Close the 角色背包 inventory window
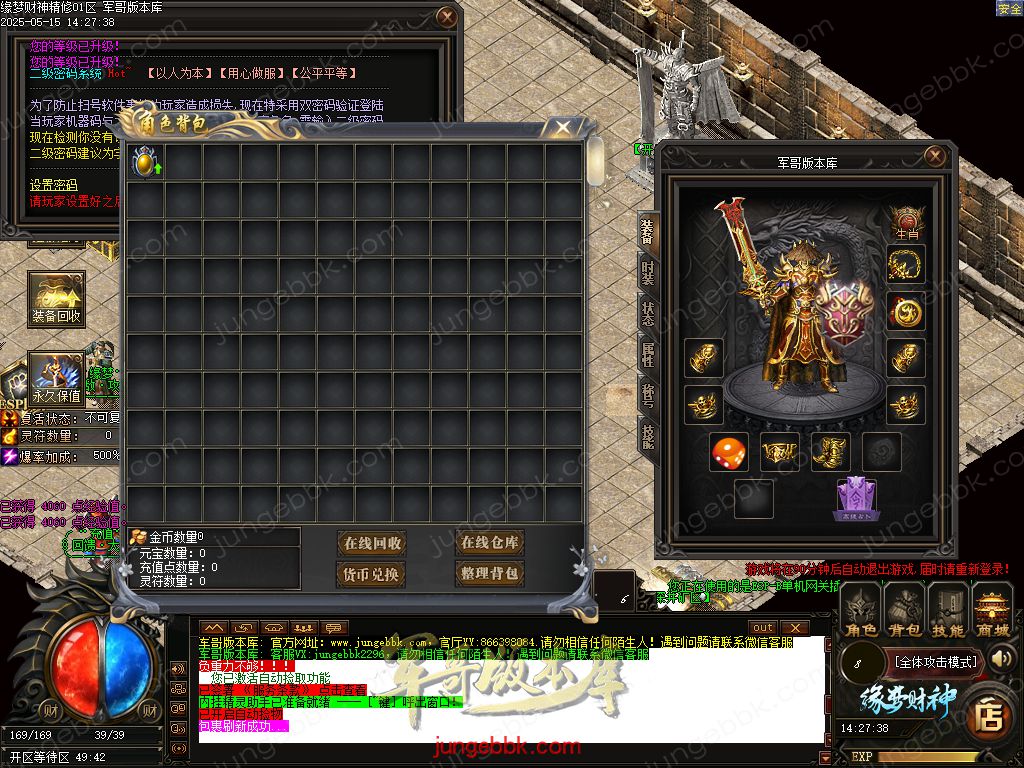Viewport: 1024px width, 768px height. coord(563,127)
